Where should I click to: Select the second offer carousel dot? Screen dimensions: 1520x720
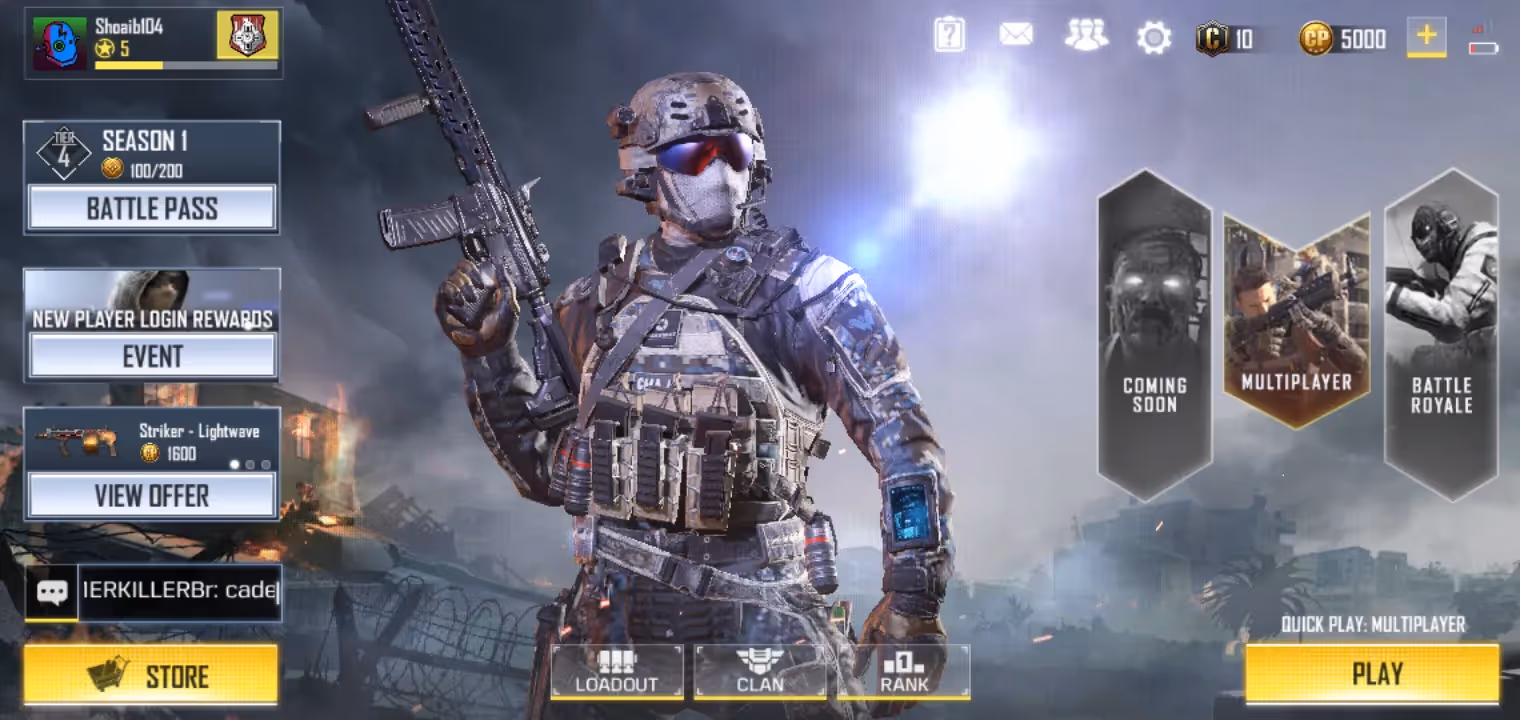click(x=248, y=465)
